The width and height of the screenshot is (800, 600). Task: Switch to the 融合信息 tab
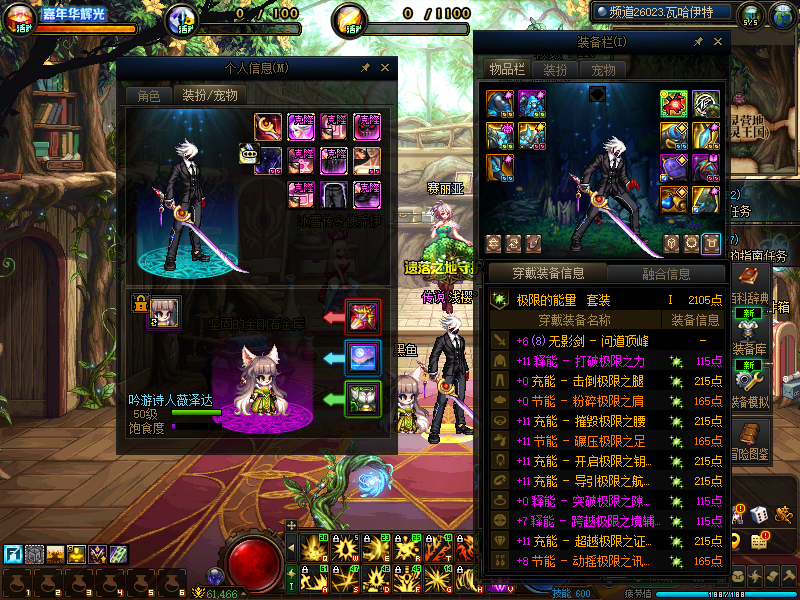(x=664, y=273)
